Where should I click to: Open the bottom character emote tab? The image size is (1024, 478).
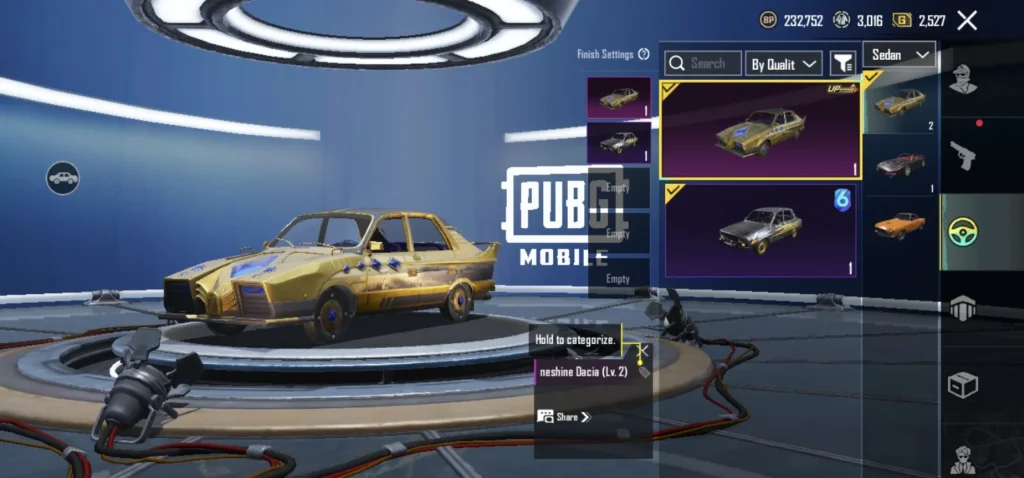tap(963, 458)
